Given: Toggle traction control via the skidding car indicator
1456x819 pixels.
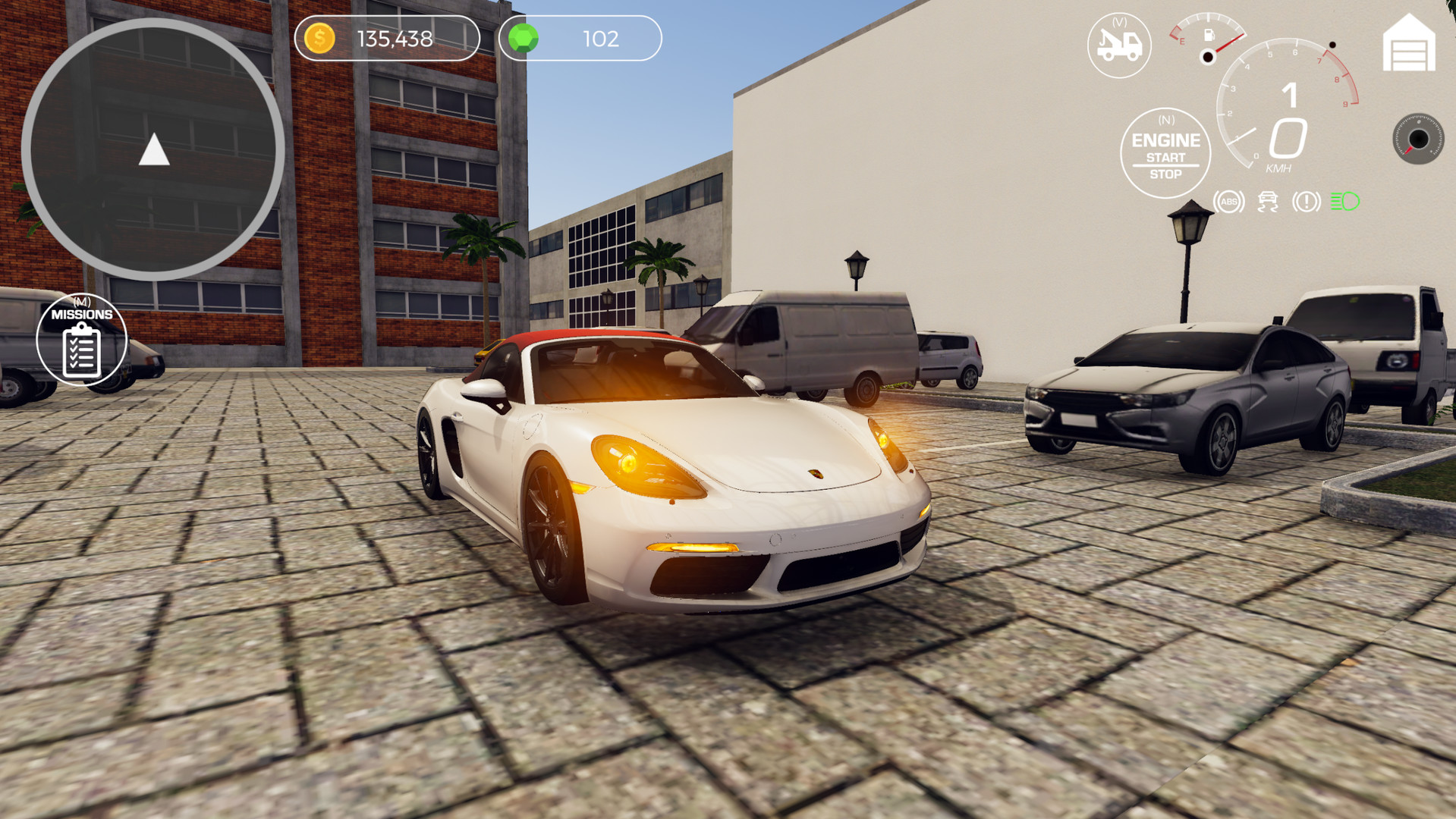Looking at the screenshot, I should coord(1268,200).
